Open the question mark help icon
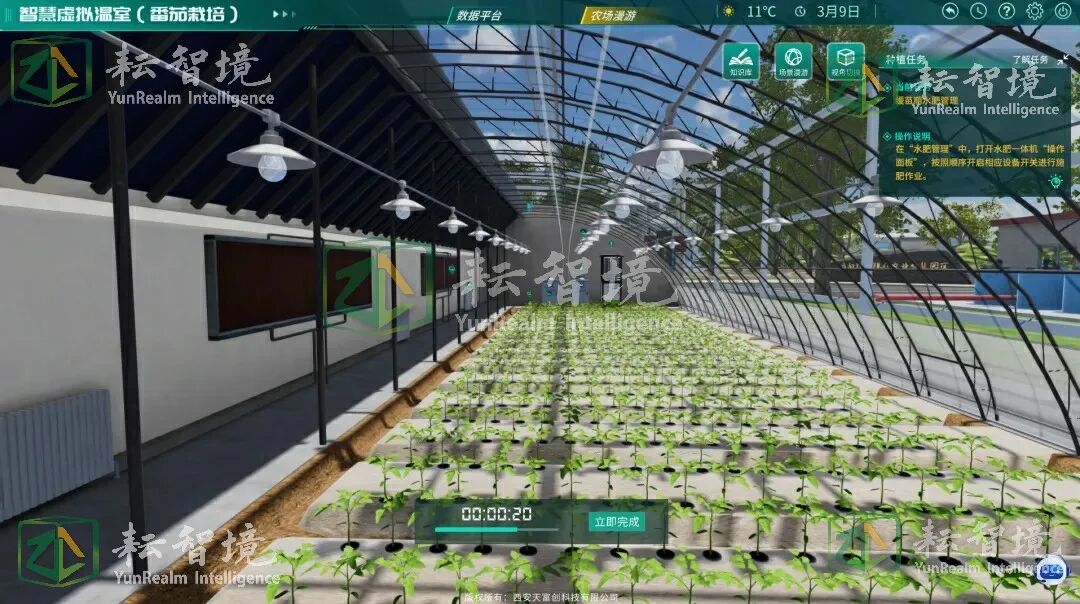 (x=1006, y=11)
